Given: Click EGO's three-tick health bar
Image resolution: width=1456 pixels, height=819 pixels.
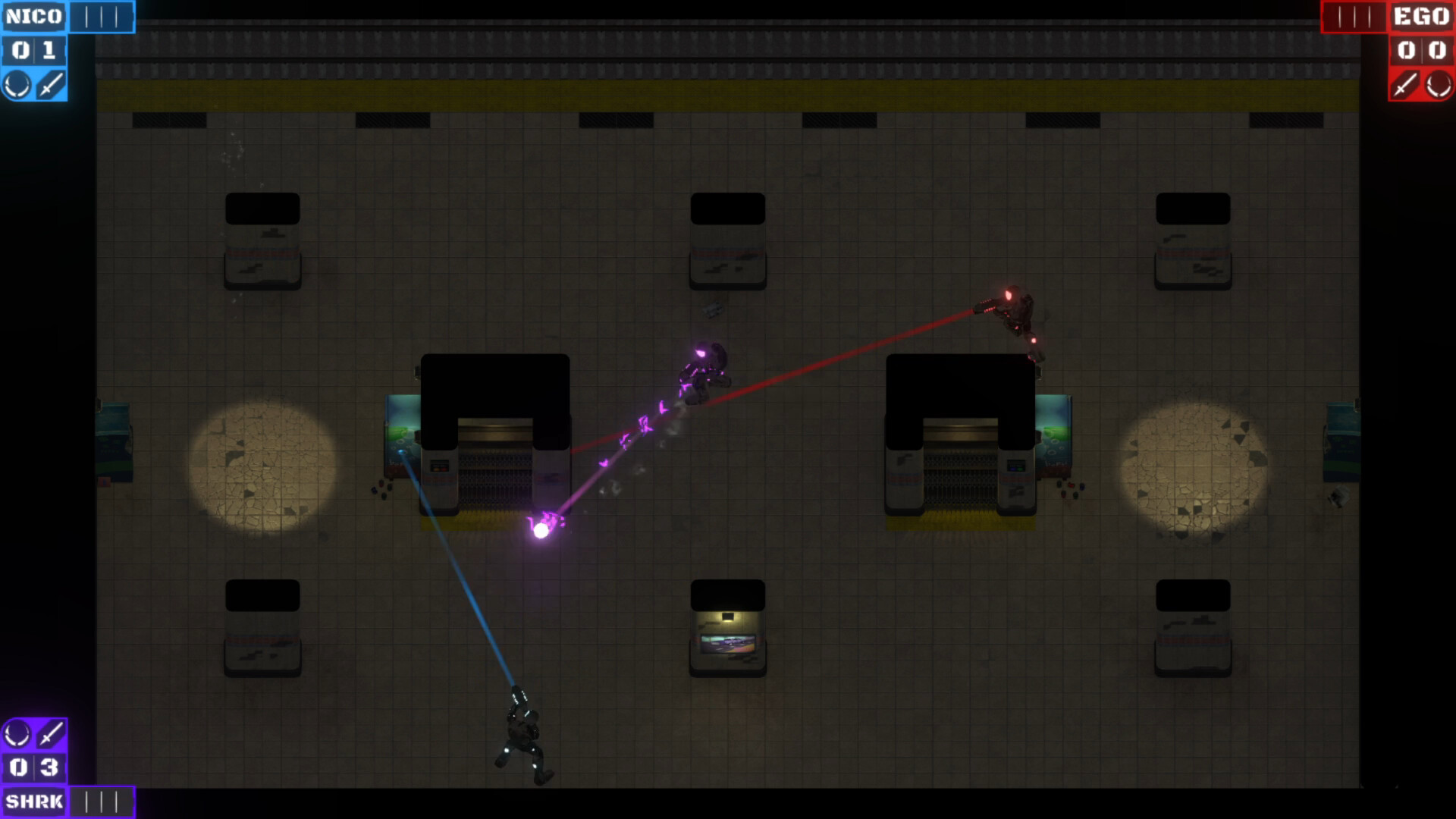Looking at the screenshot, I should (x=1356, y=17).
